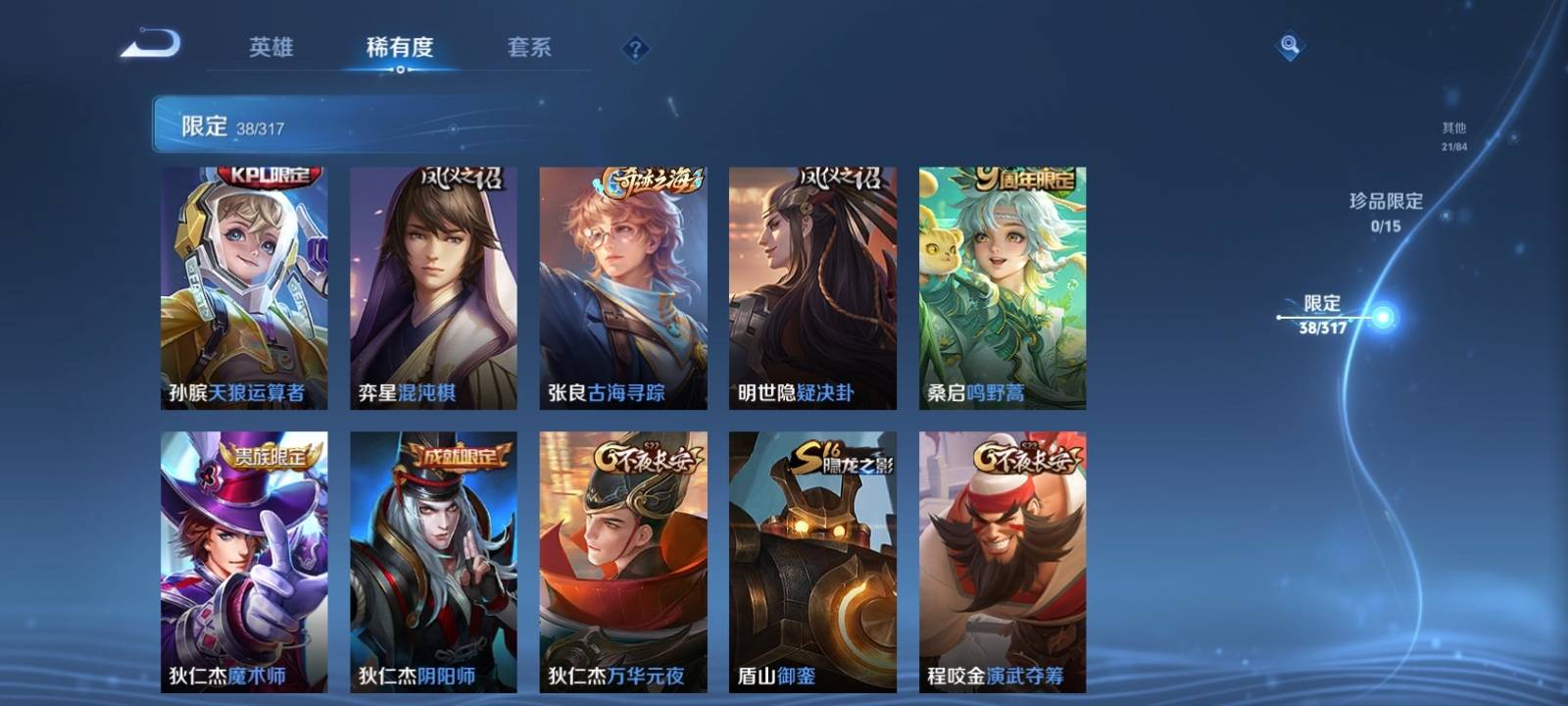1568x706 pixels.
Task: Select the 孙膑 天狼运算者 skin card
Action: [244, 287]
